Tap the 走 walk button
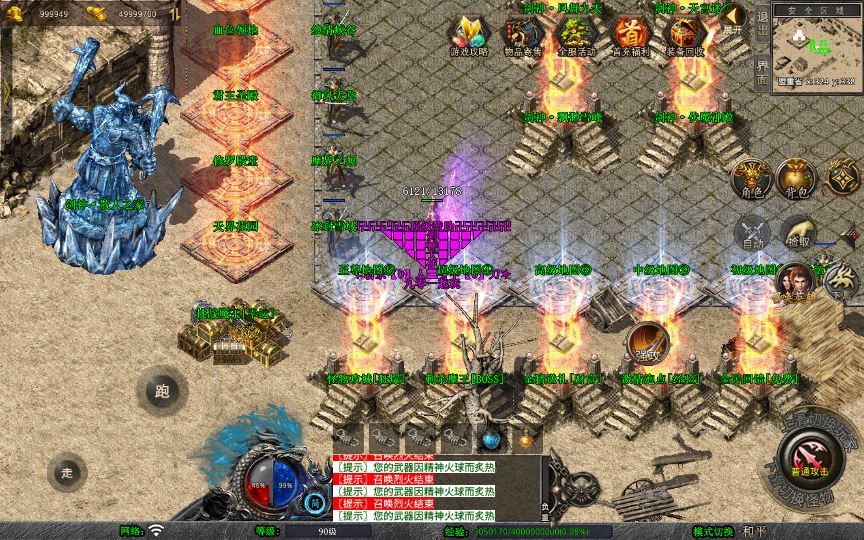The width and height of the screenshot is (864, 540). tap(67, 472)
